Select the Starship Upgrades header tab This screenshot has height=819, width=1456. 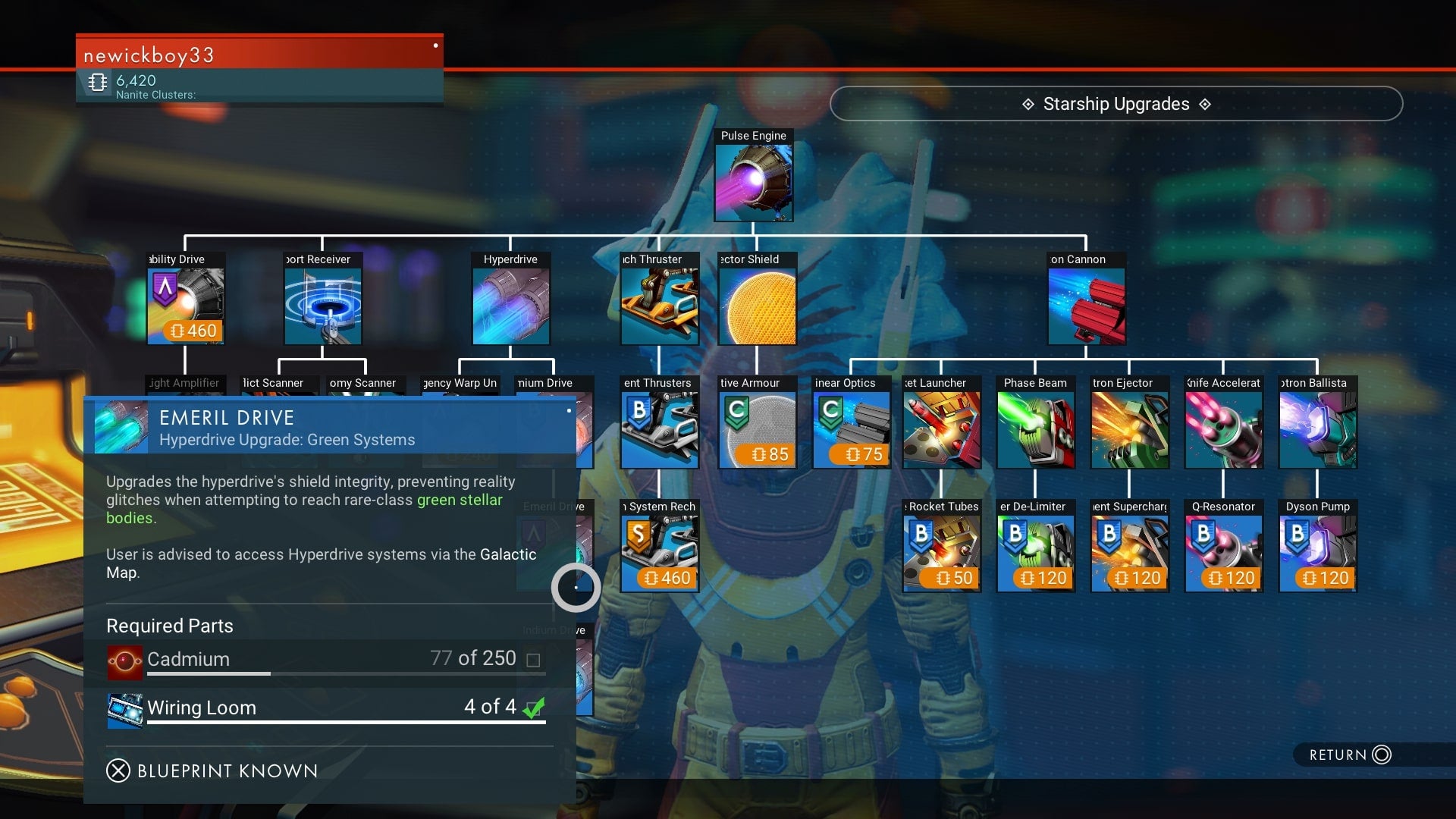click(x=1116, y=104)
